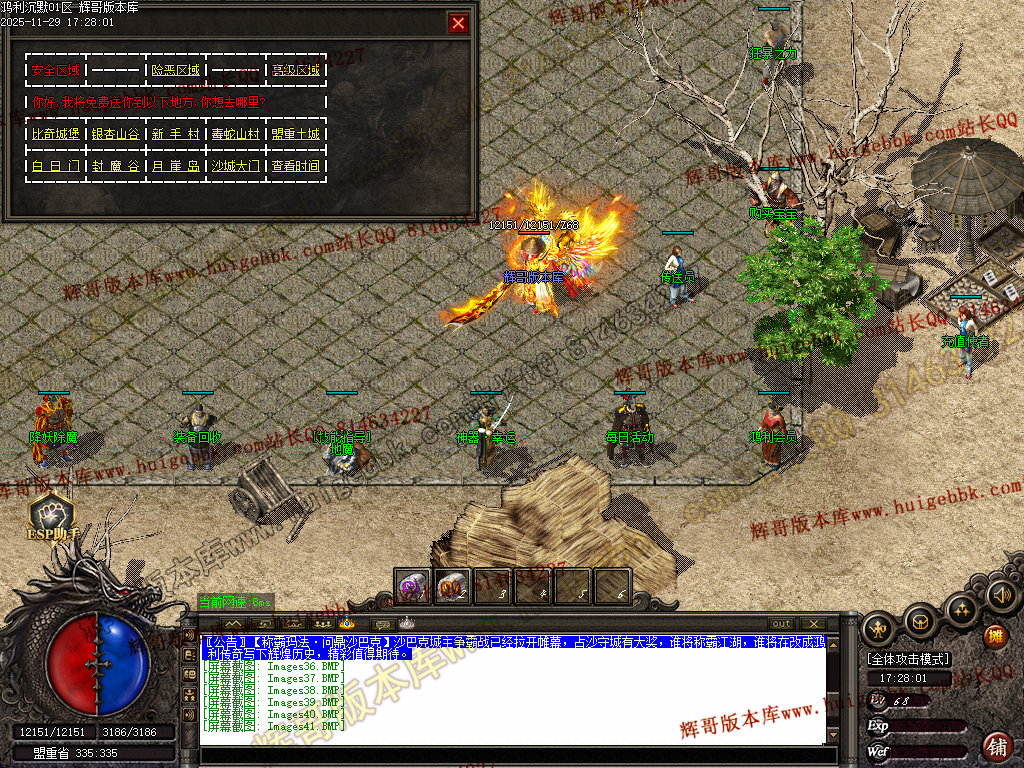Image resolution: width=1024 pixels, height=768 pixels.
Task: Click the chat panel's out button
Action: [781, 624]
